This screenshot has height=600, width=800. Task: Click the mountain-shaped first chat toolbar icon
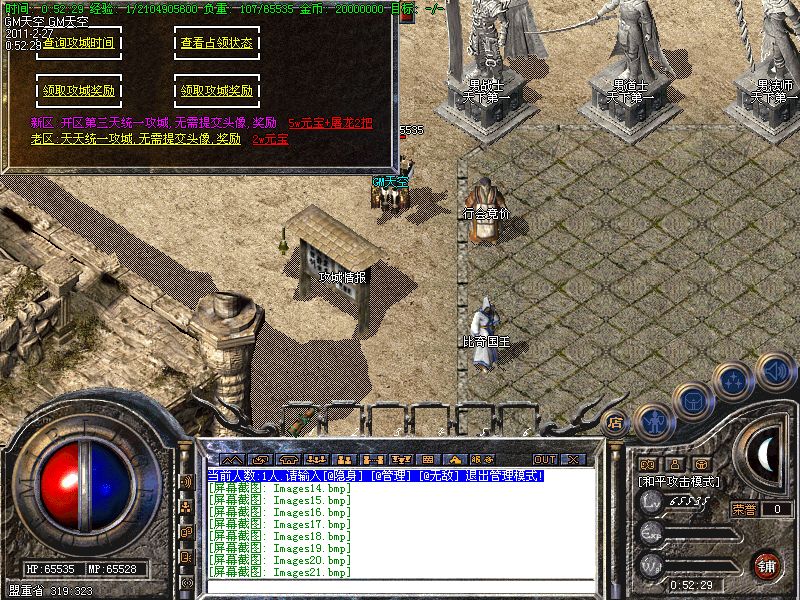pos(232,459)
